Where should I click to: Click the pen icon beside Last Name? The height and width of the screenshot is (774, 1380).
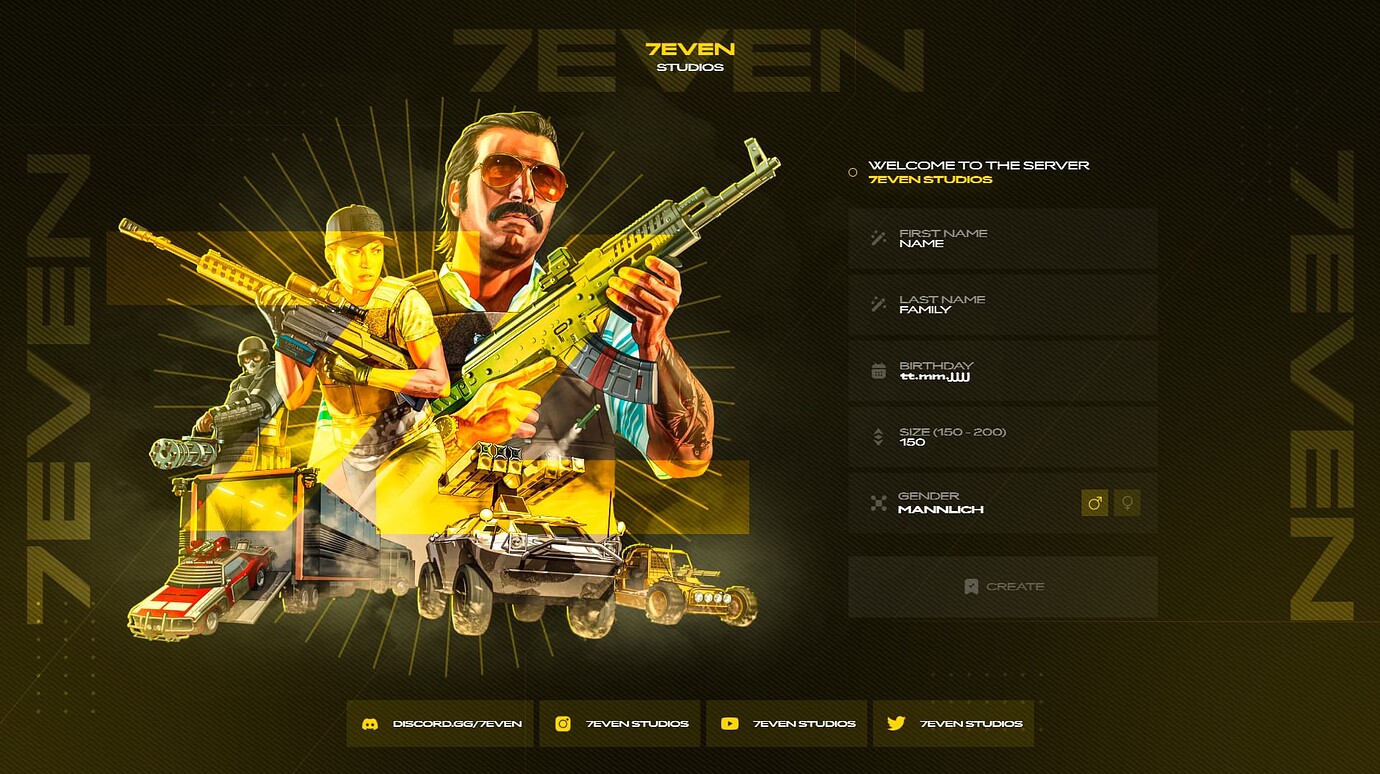point(875,303)
